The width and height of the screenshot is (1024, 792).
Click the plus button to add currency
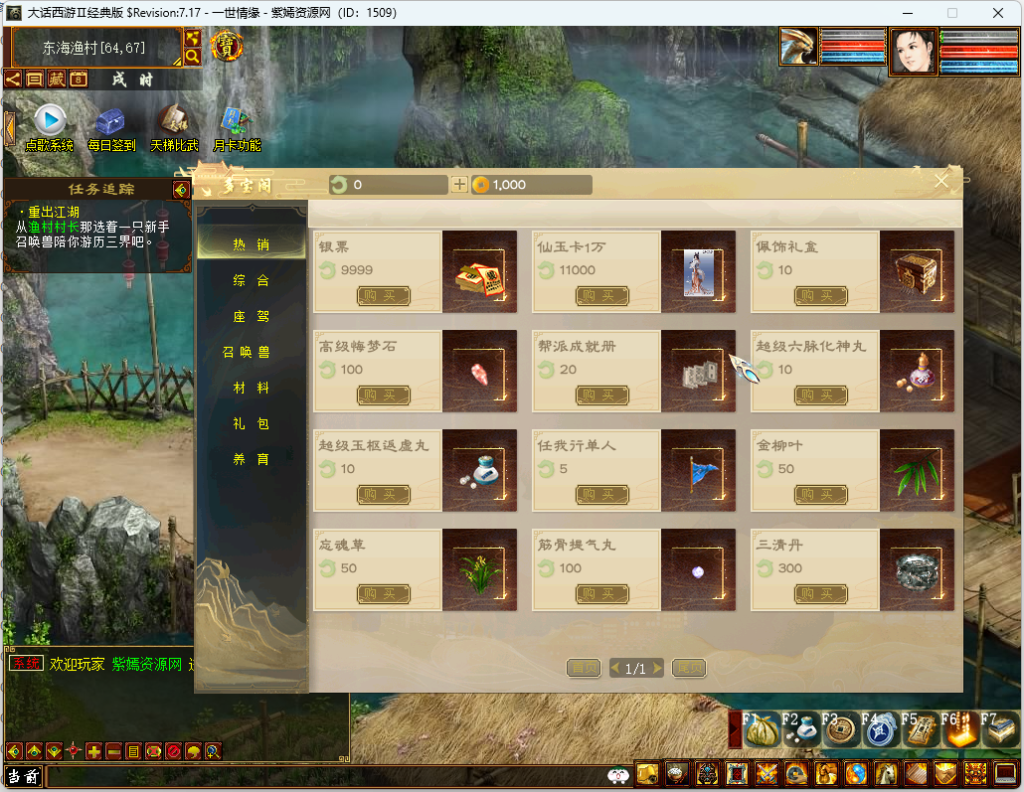click(x=459, y=185)
